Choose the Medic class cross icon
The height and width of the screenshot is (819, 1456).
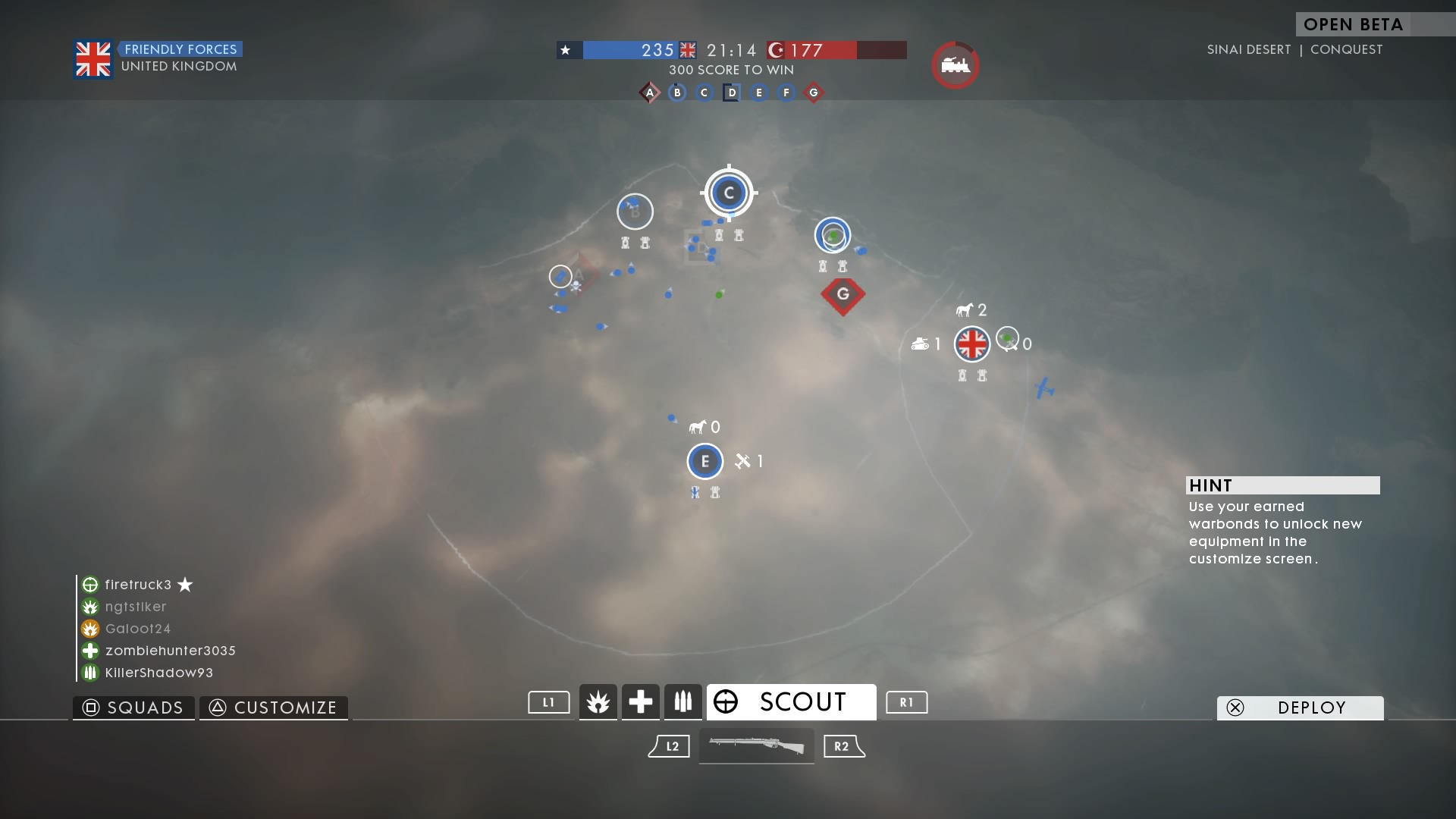(x=640, y=702)
